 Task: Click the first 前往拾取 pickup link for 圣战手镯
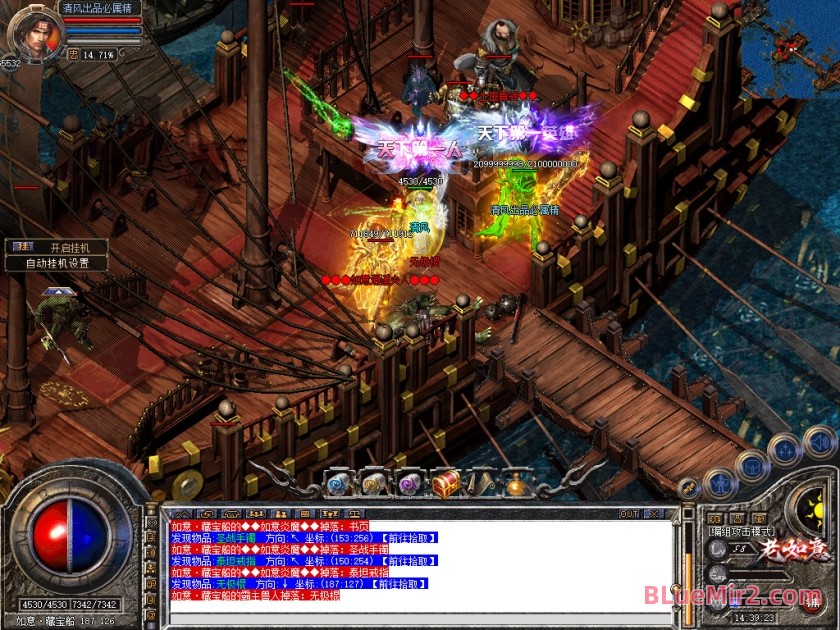412,537
